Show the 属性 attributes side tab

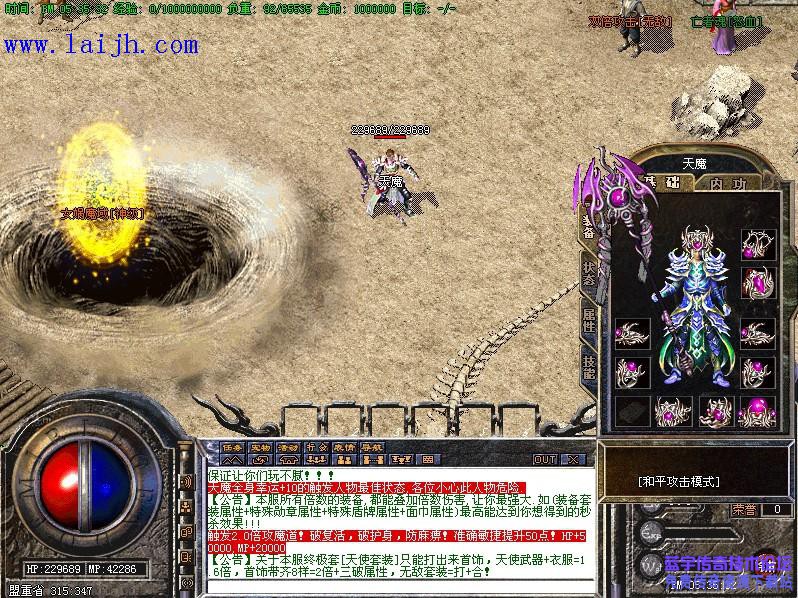[x=589, y=321]
